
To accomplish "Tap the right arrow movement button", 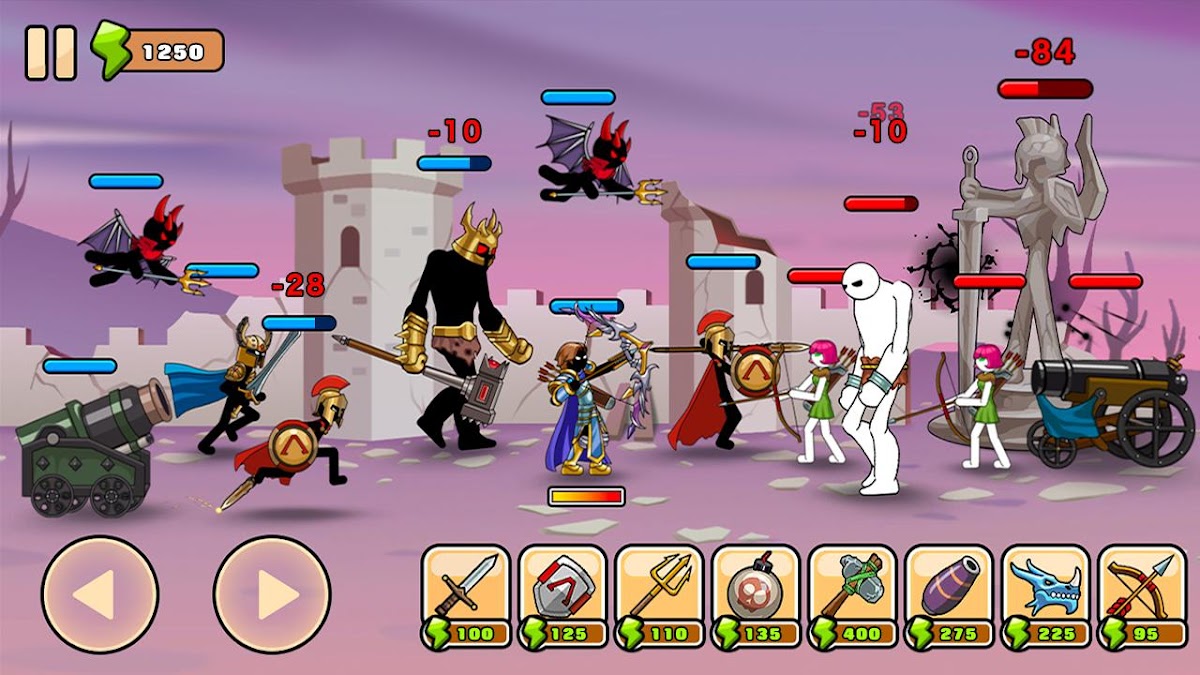I will (272, 594).
